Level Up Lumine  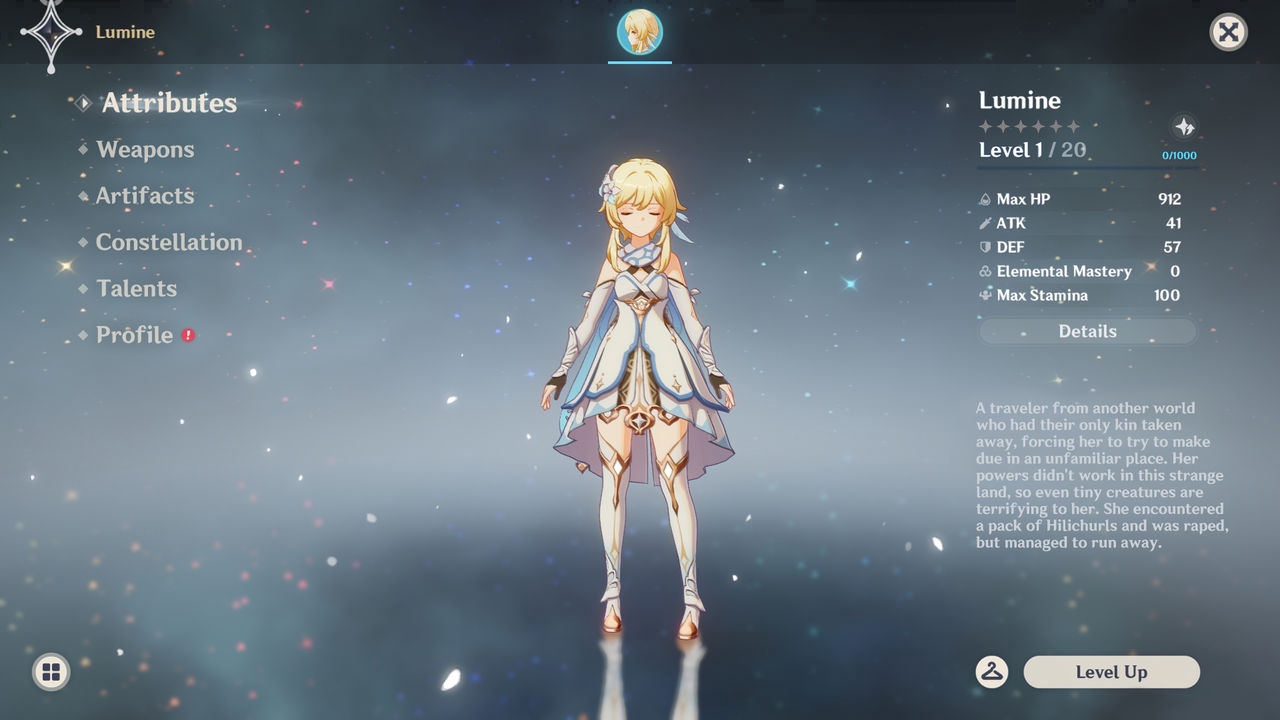click(1111, 672)
